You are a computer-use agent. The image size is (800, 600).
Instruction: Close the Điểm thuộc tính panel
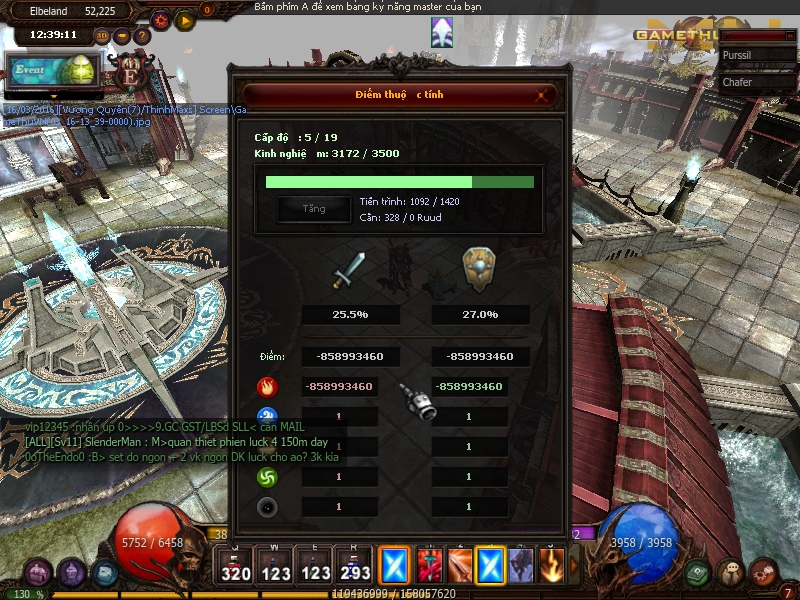542,95
